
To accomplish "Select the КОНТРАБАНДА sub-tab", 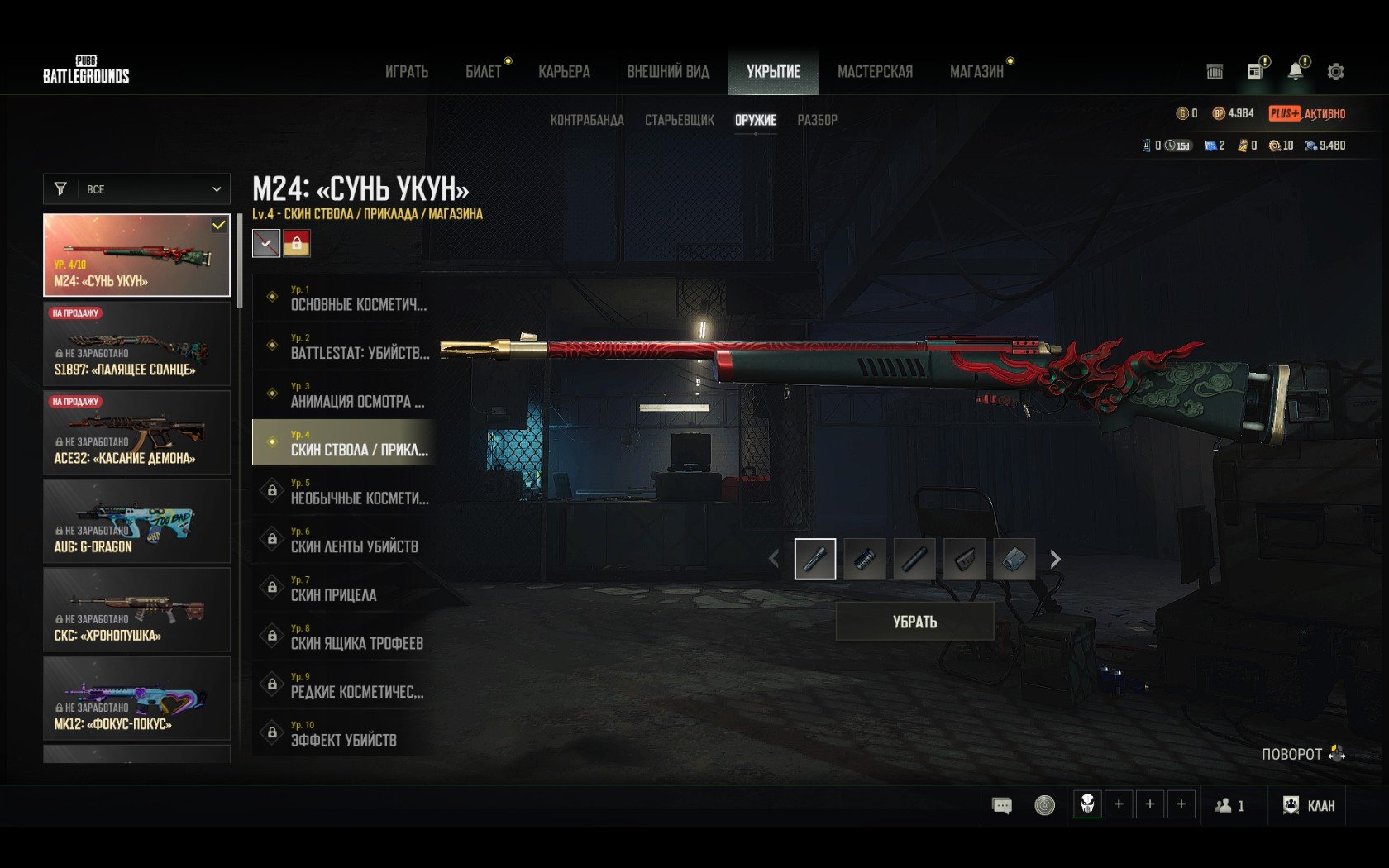I will [587, 120].
